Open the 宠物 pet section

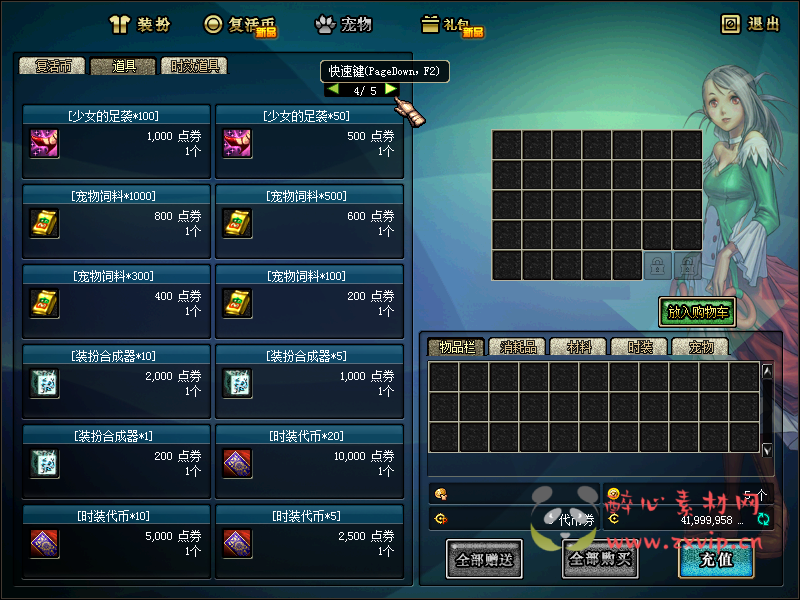pos(344,24)
